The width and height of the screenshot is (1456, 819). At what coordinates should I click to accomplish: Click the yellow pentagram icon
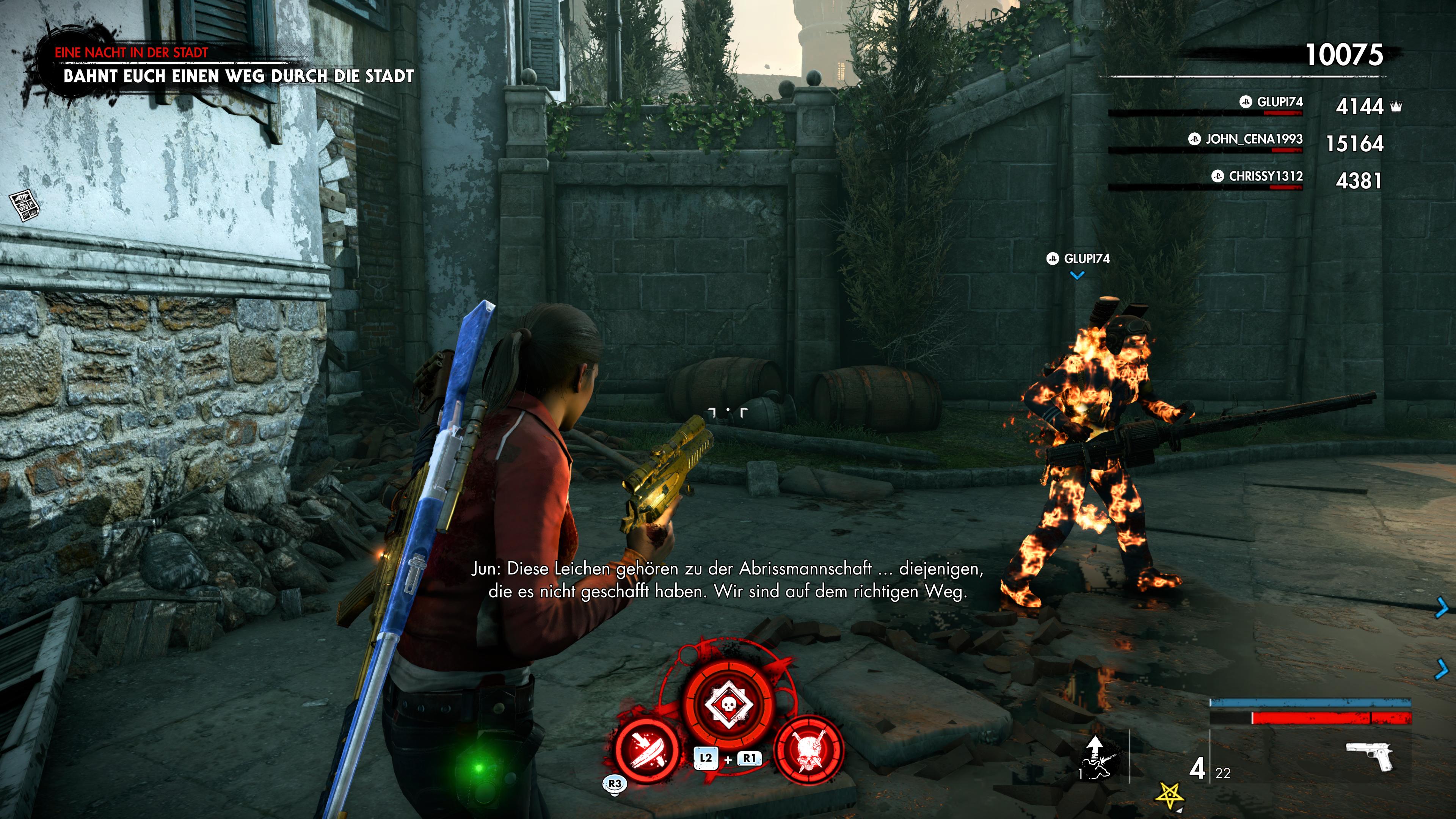click(x=1169, y=795)
